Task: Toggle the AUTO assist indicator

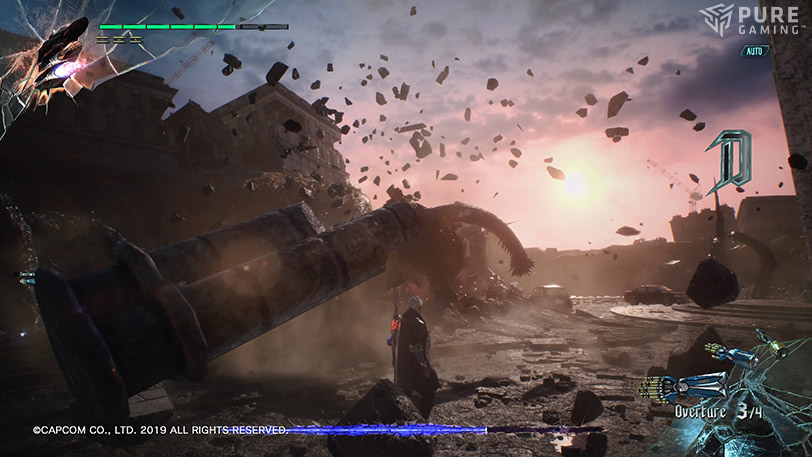Action: point(755,51)
